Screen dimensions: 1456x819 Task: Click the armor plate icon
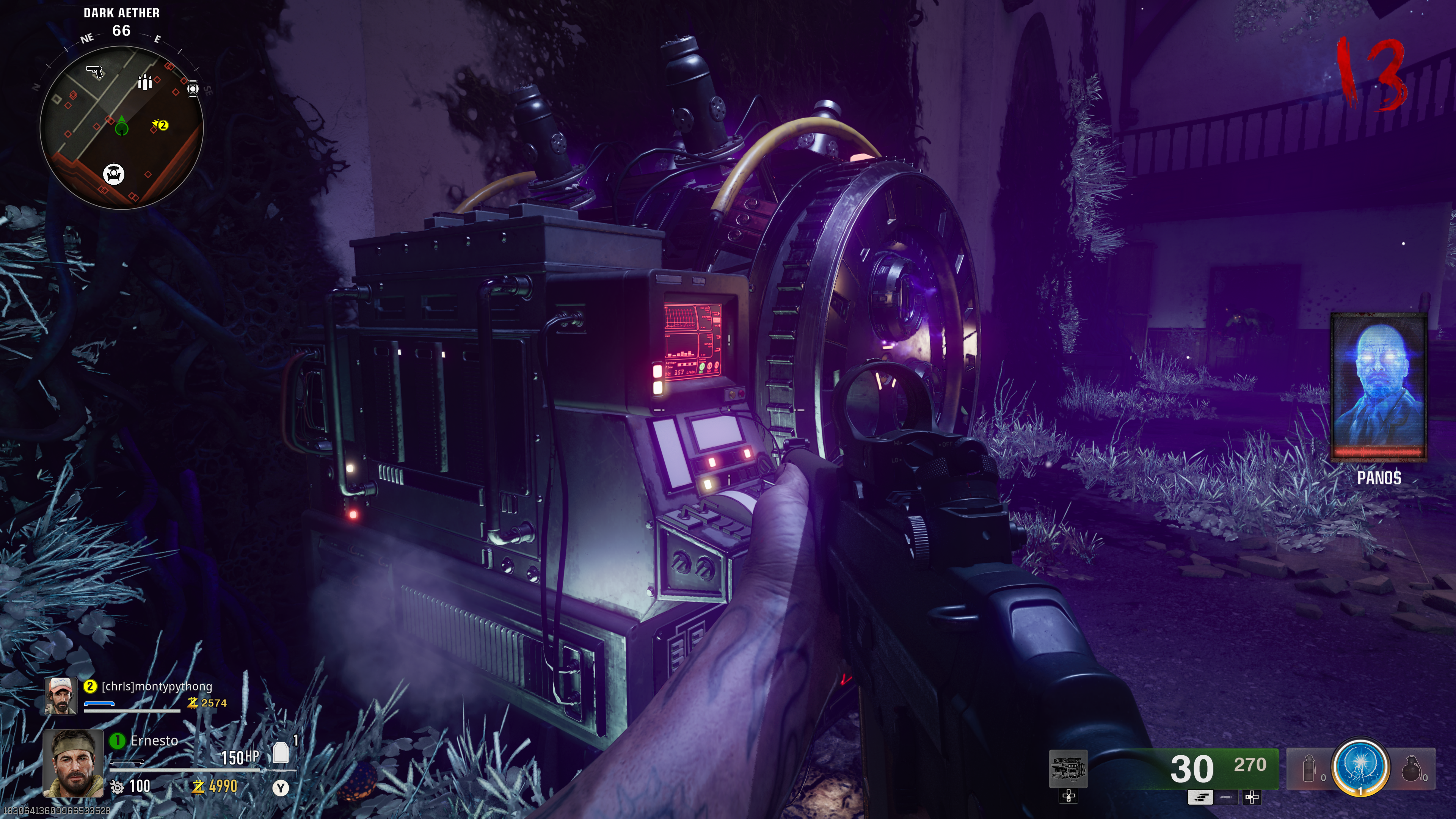(280, 753)
